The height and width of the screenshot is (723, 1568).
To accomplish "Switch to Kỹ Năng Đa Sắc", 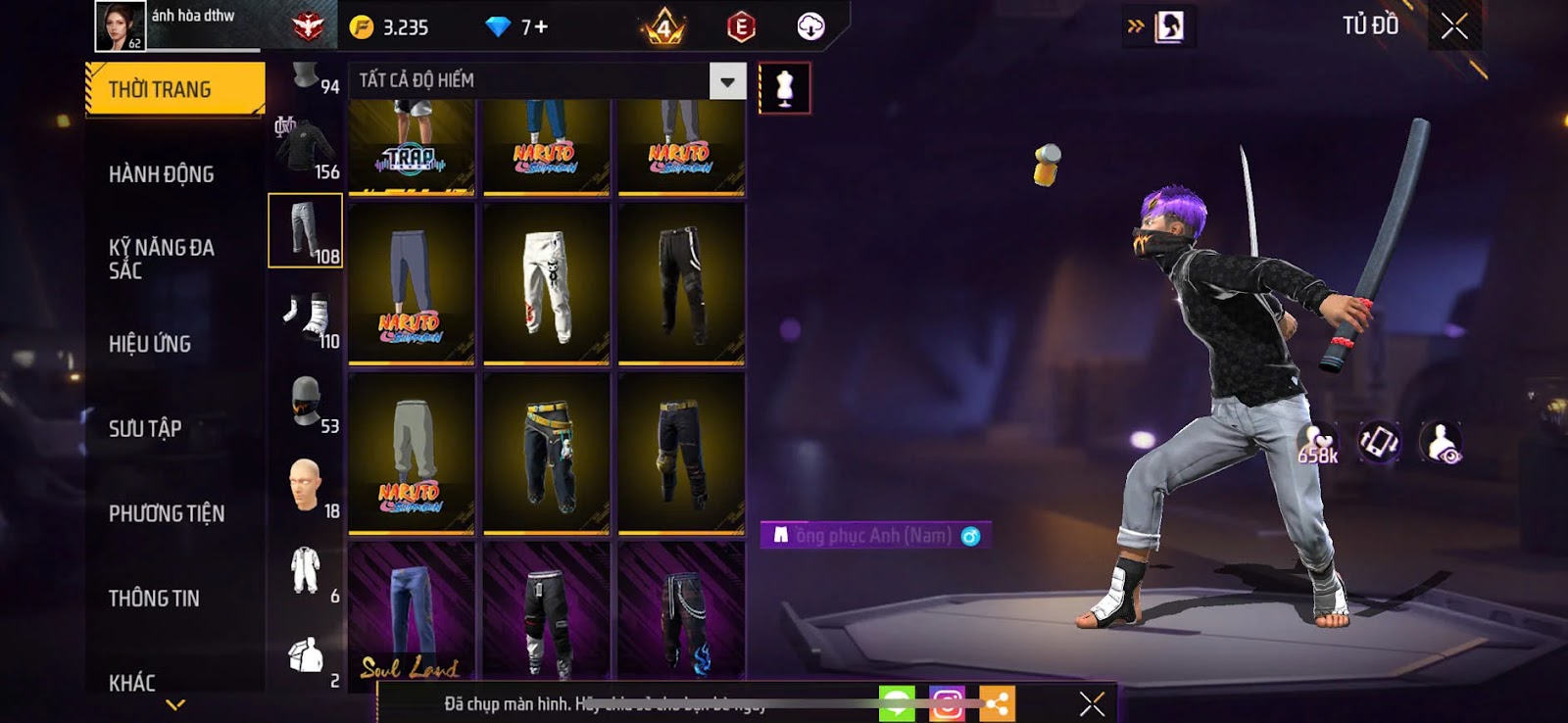I will [162, 259].
